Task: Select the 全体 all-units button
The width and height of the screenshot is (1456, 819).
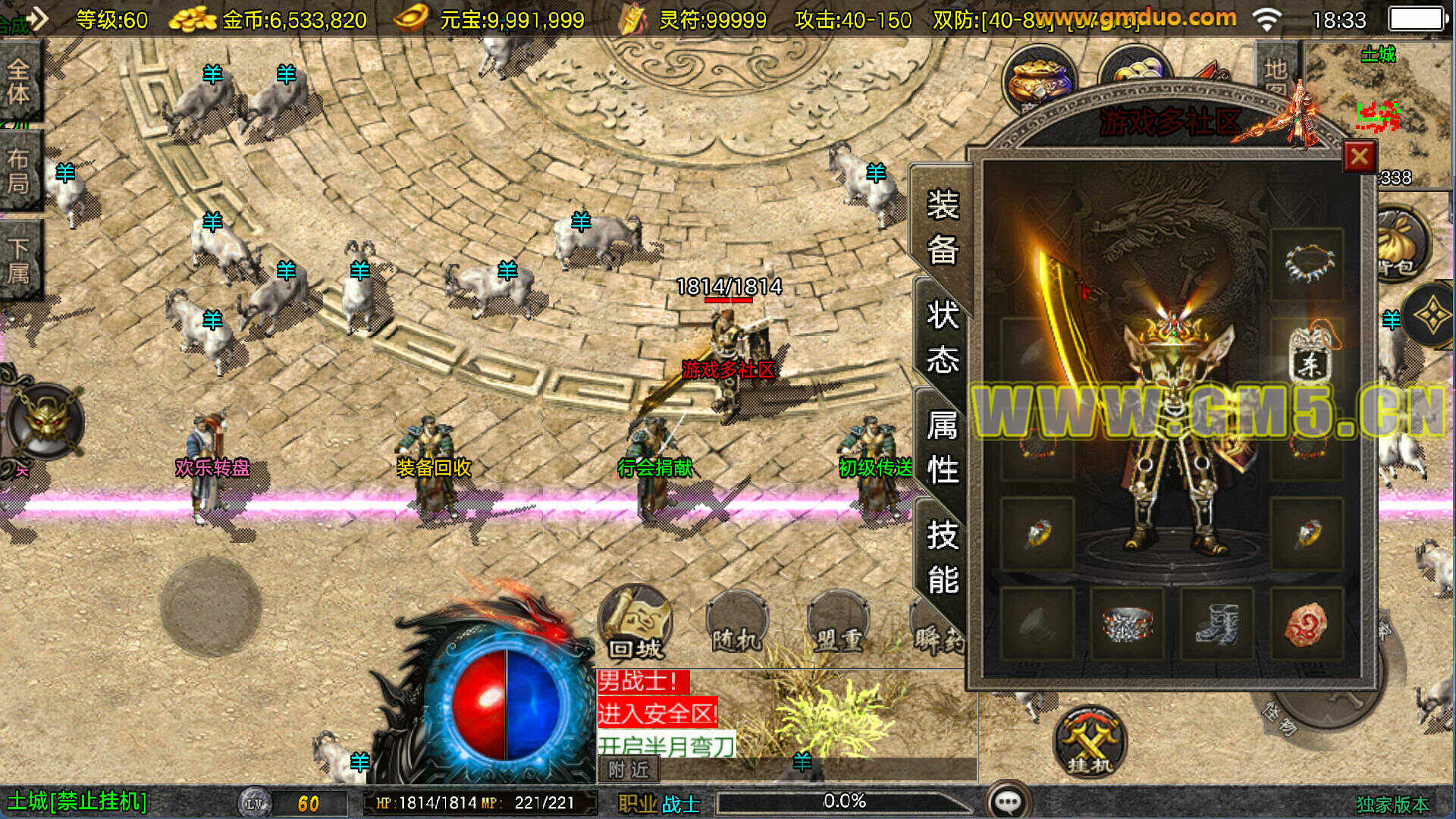Action: tap(19, 82)
